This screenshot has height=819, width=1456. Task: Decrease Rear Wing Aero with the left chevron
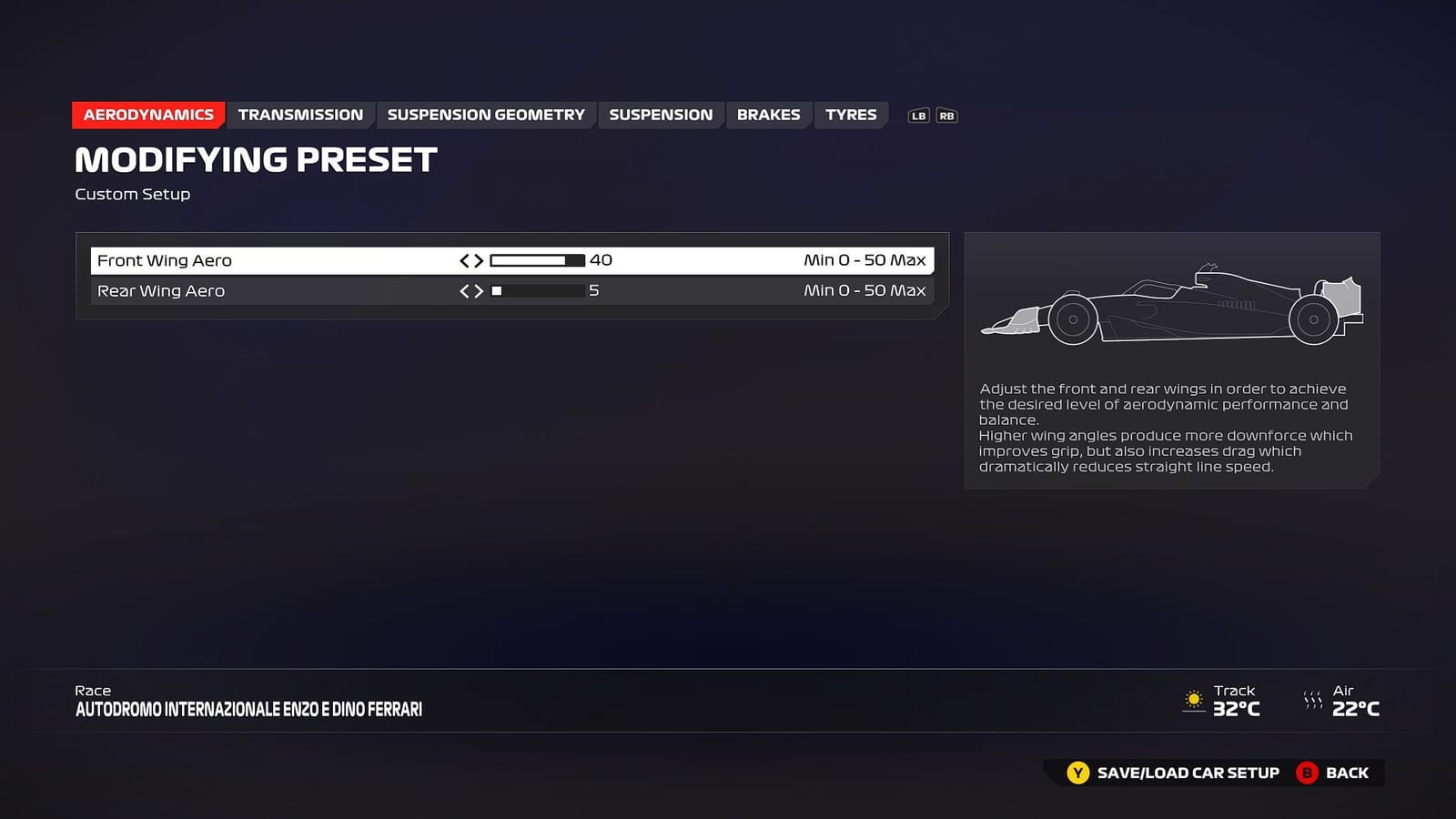465,291
